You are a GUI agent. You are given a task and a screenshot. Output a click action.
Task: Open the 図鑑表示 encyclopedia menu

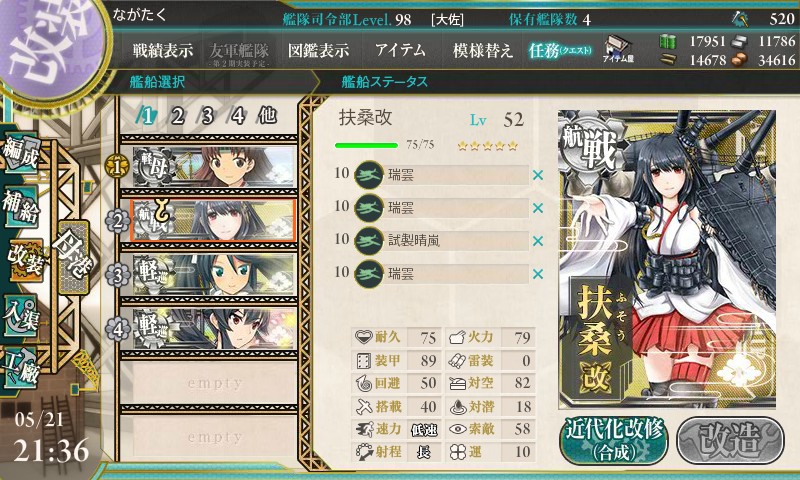318,50
